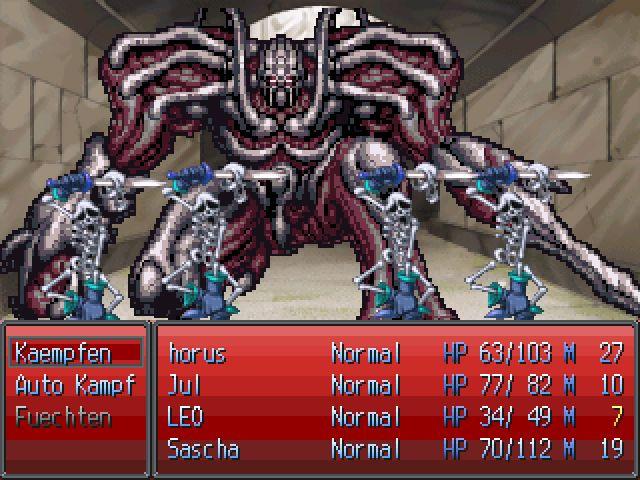Choose the Jul party row
Viewport: 640px width, 480px height.
click(186, 385)
